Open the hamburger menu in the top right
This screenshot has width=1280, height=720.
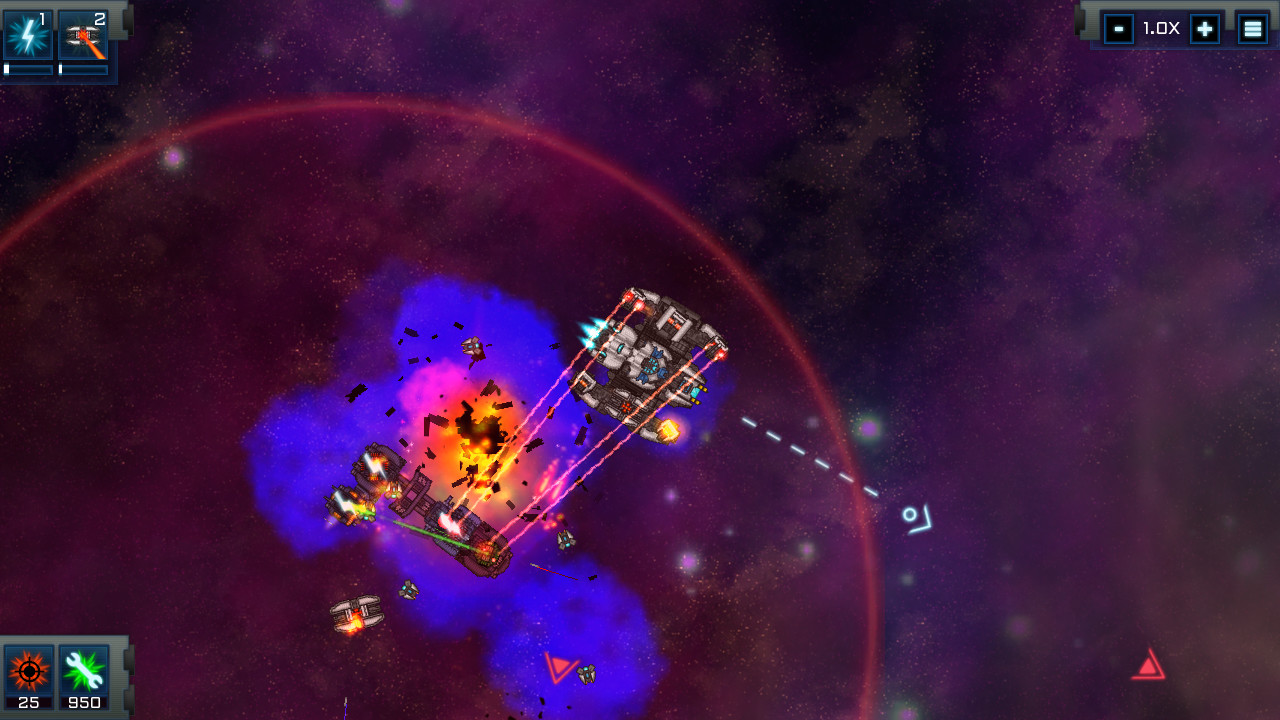tap(1252, 28)
